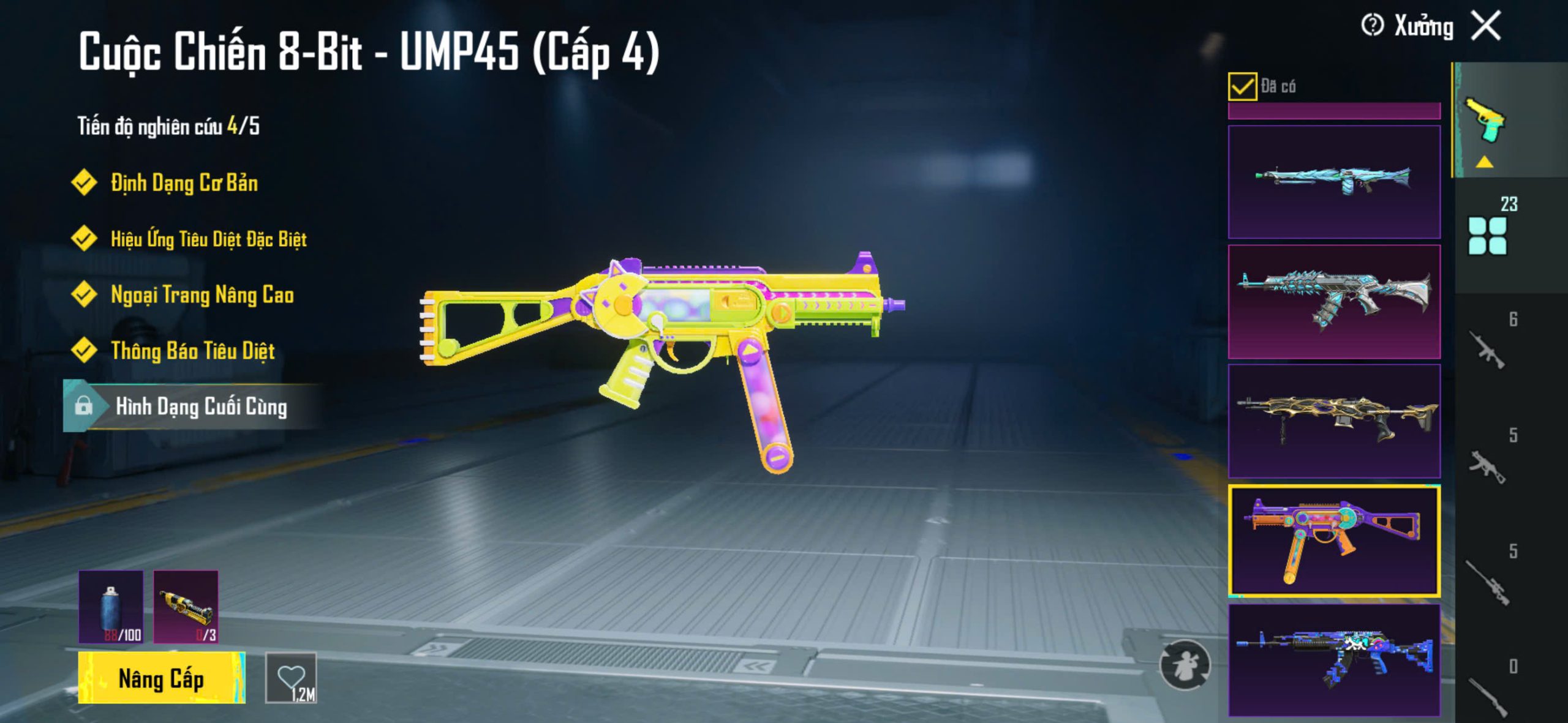Click the yellow Nâng Cấp upgrade button

(x=162, y=678)
